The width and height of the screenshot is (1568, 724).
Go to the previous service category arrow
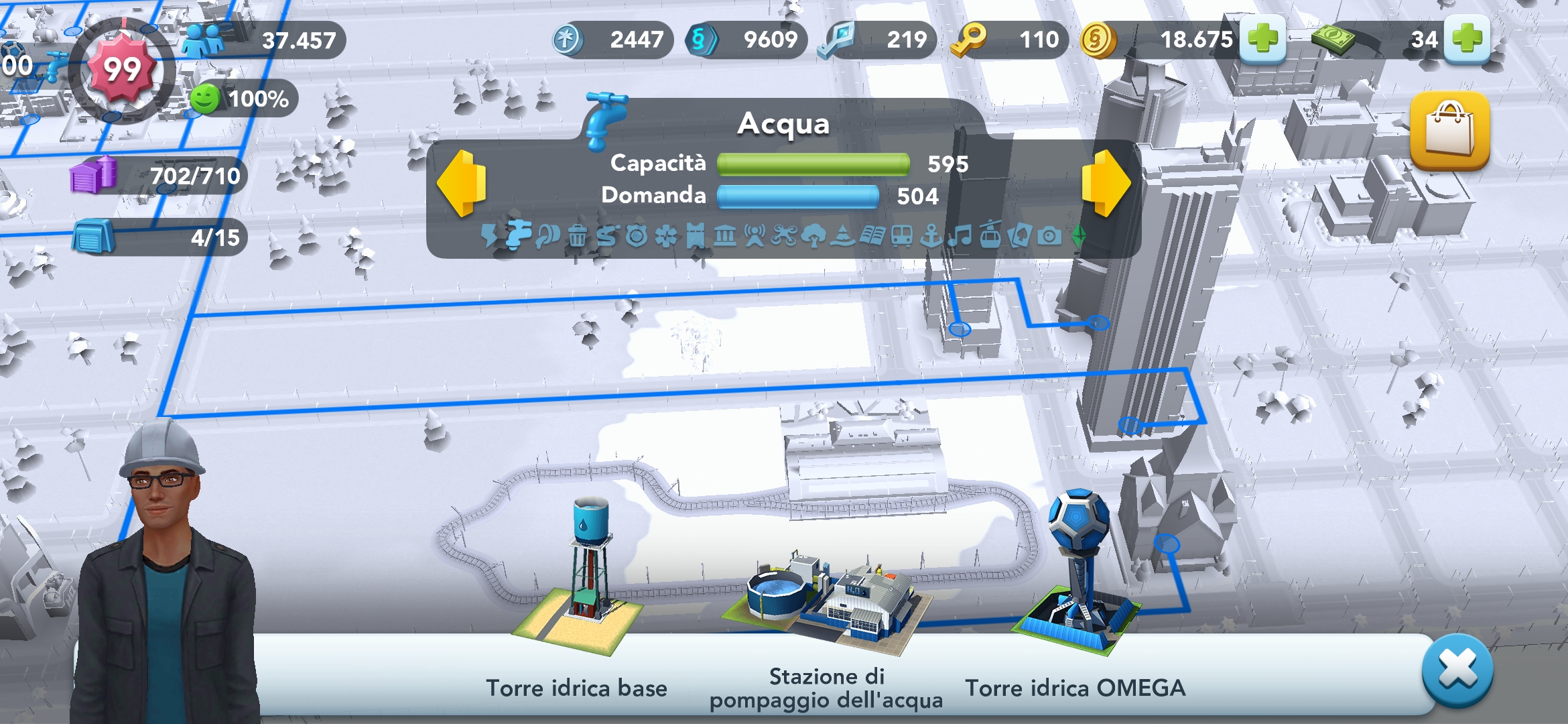click(462, 183)
